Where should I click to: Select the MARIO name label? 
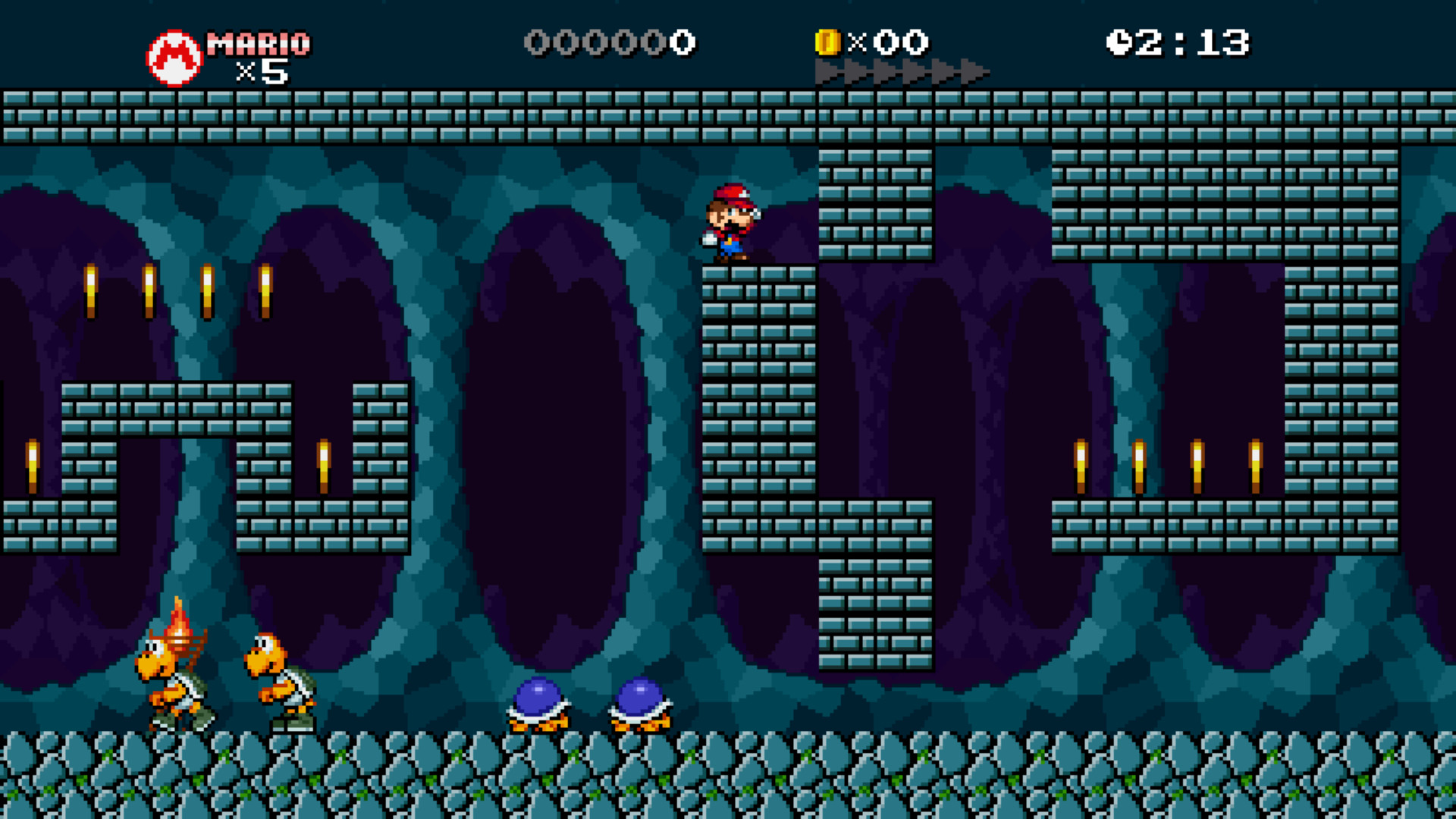coord(258,42)
